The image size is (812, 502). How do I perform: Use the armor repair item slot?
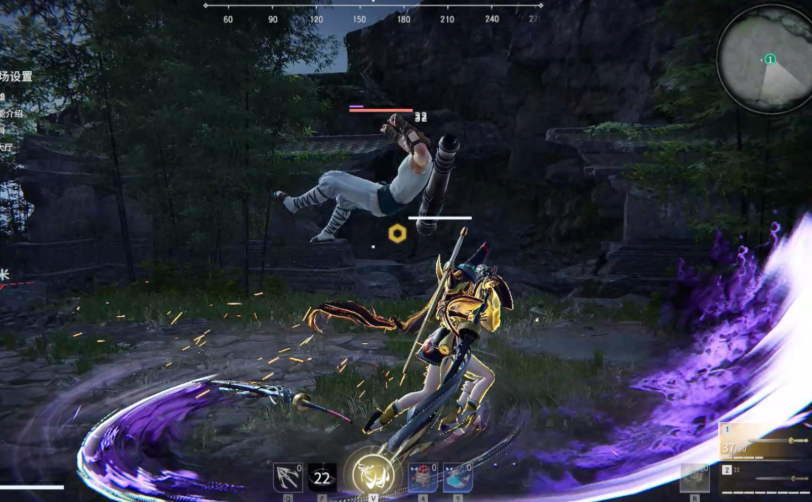tap(695, 476)
